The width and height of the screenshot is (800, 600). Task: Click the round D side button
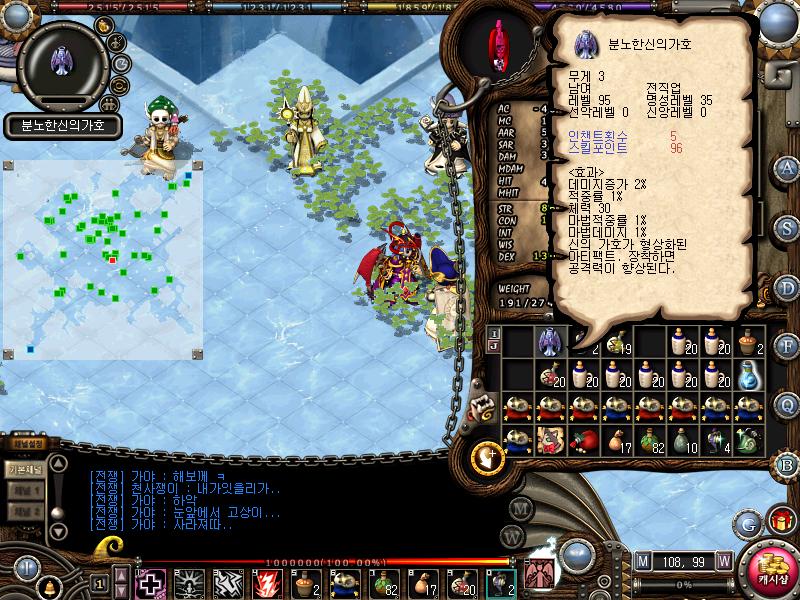pos(788,287)
